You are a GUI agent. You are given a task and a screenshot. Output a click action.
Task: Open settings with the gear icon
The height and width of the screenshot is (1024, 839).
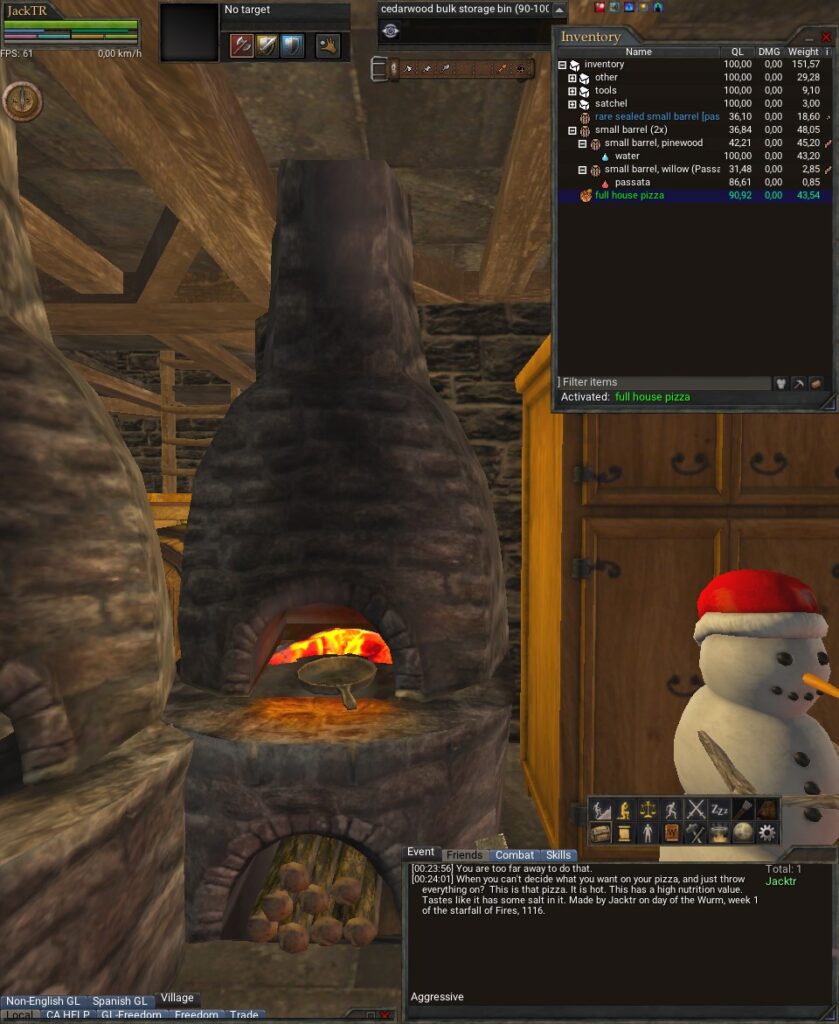click(x=767, y=832)
